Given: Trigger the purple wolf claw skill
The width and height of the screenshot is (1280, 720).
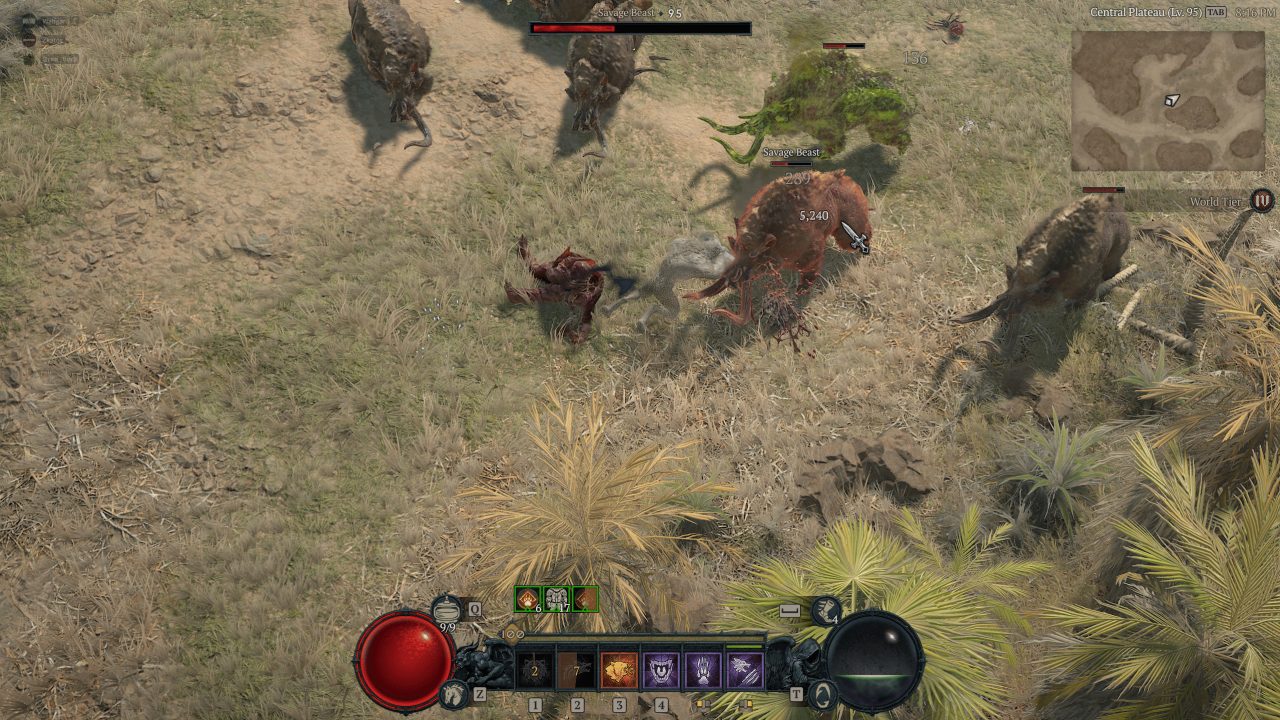Looking at the screenshot, I should click(745, 670).
